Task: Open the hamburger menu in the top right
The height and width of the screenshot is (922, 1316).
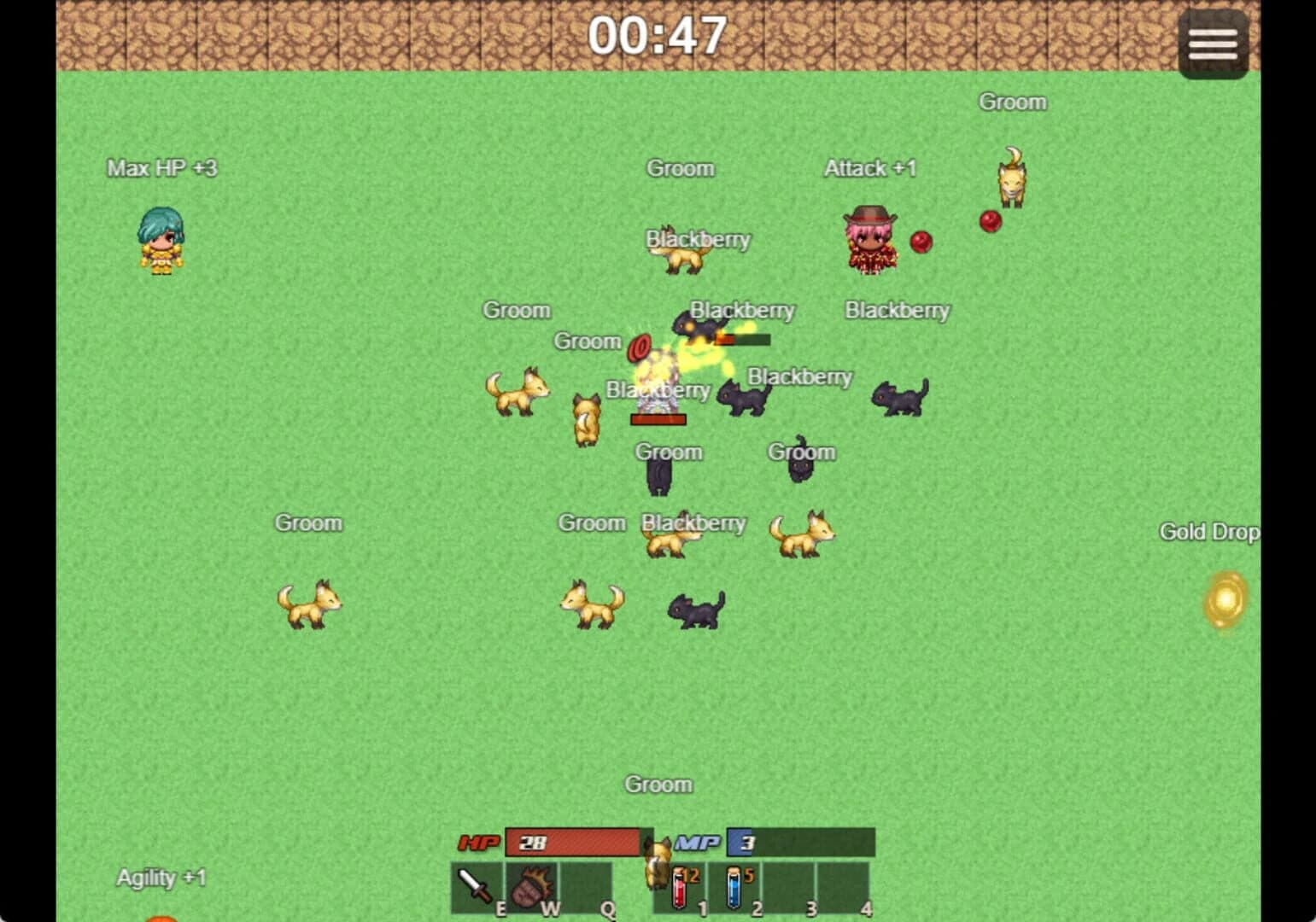Action: (1213, 43)
